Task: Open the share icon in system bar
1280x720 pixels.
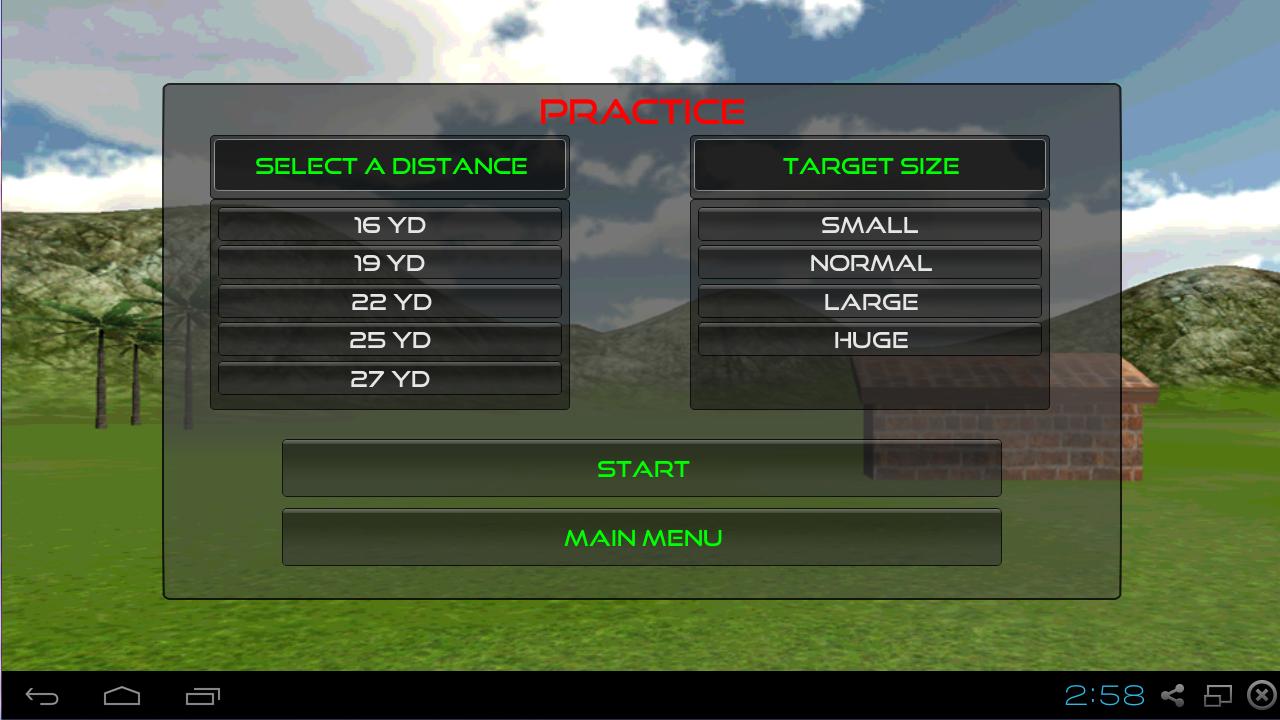Action: tap(1173, 695)
